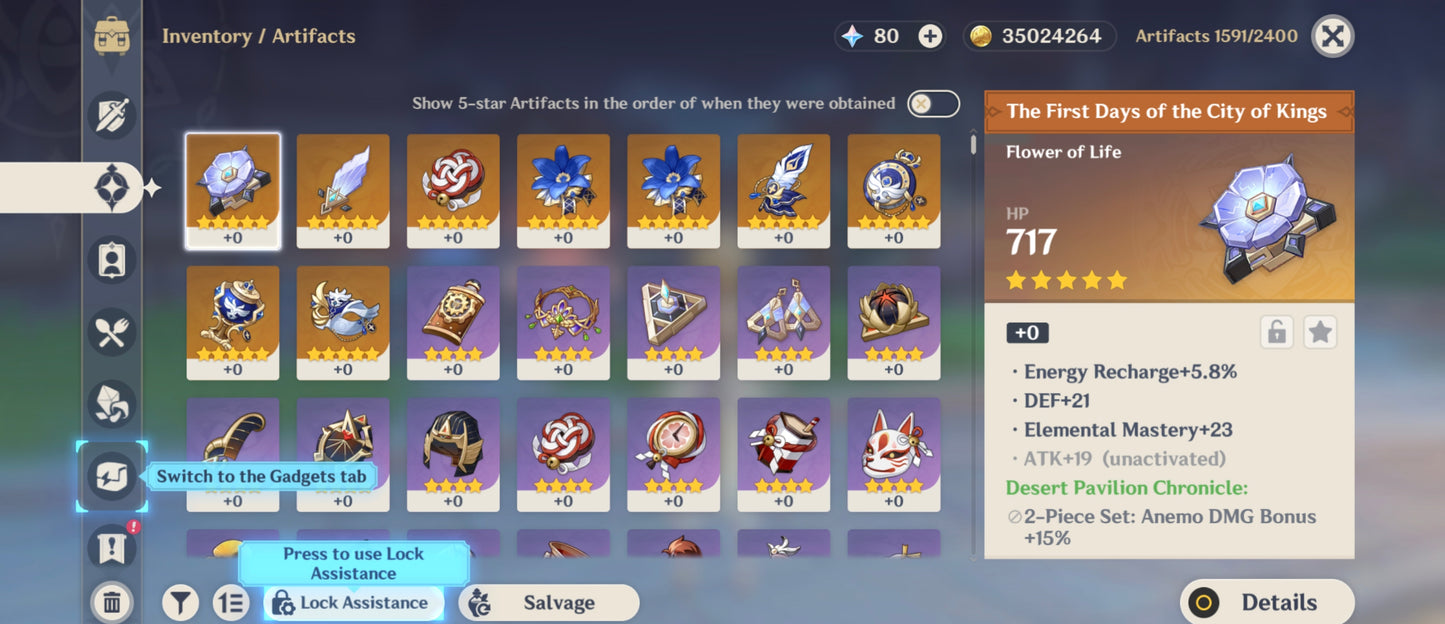Add more Primogems with plus button
The image size is (1445, 624).
930,37
